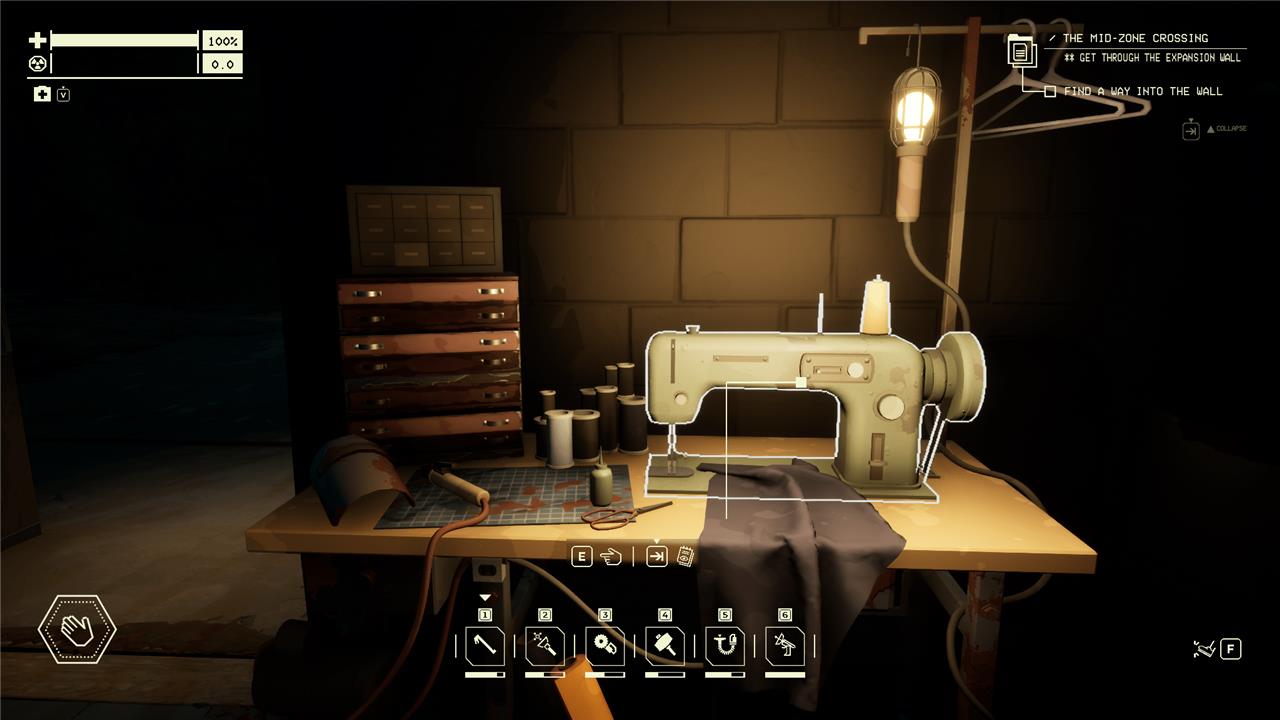Click the Mid-Zone Crossing mission folder icon
Screen dimensions: 1280x720
click(x=1022, y=49)
